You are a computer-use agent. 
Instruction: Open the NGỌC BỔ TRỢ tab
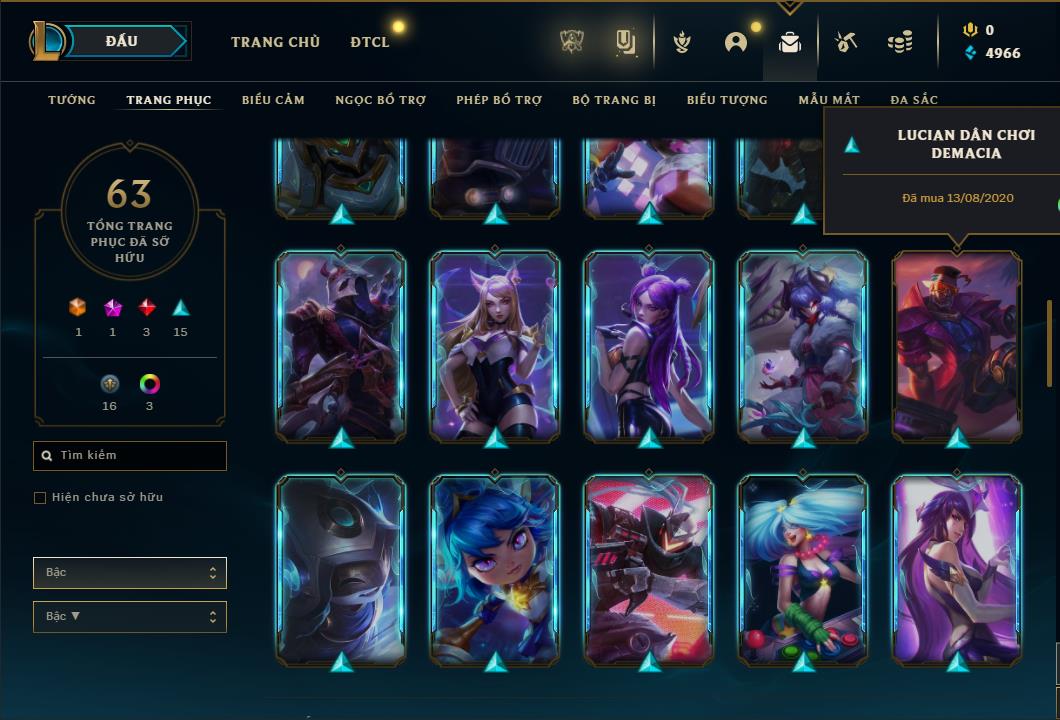(380, 100)
